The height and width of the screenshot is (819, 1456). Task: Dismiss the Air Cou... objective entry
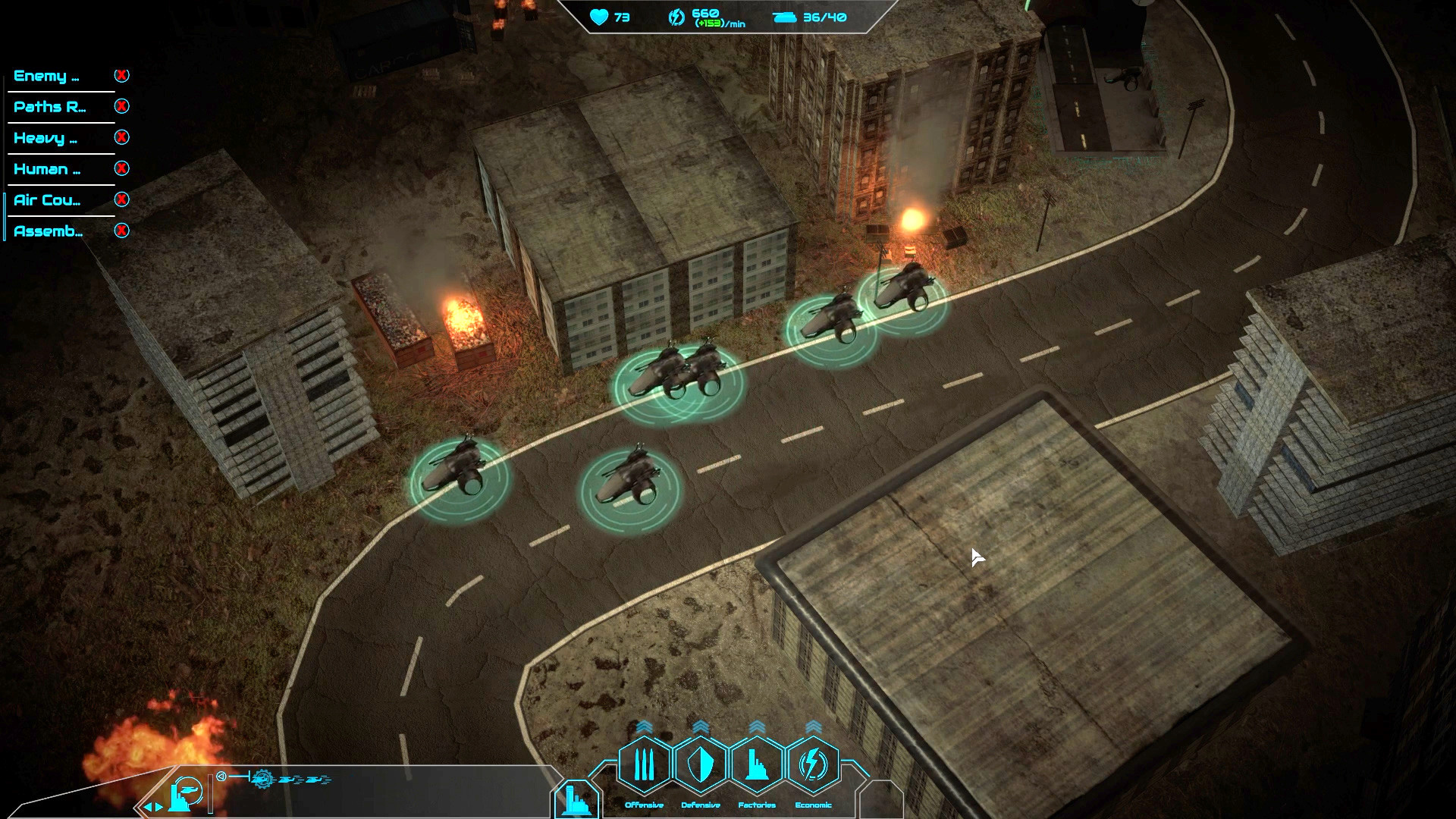click(122, 200)
